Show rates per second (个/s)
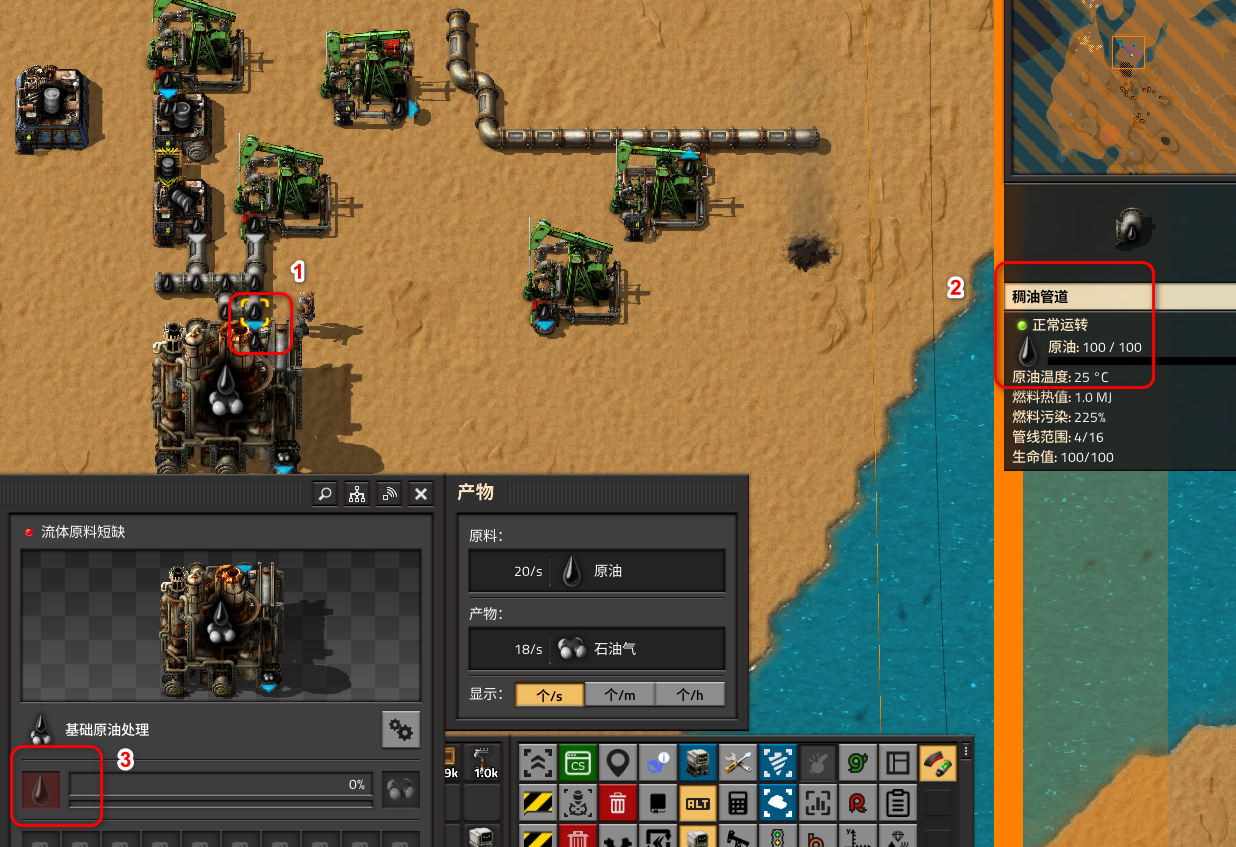1236x847 pixels. pyautogui.click(x=549, y=695)
